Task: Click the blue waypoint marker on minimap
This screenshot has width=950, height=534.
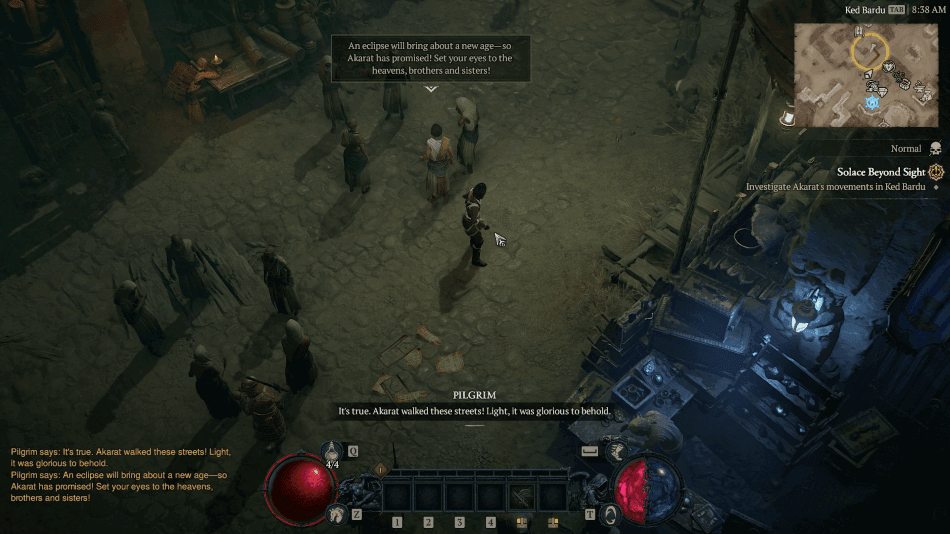Action: coord(872,102)
